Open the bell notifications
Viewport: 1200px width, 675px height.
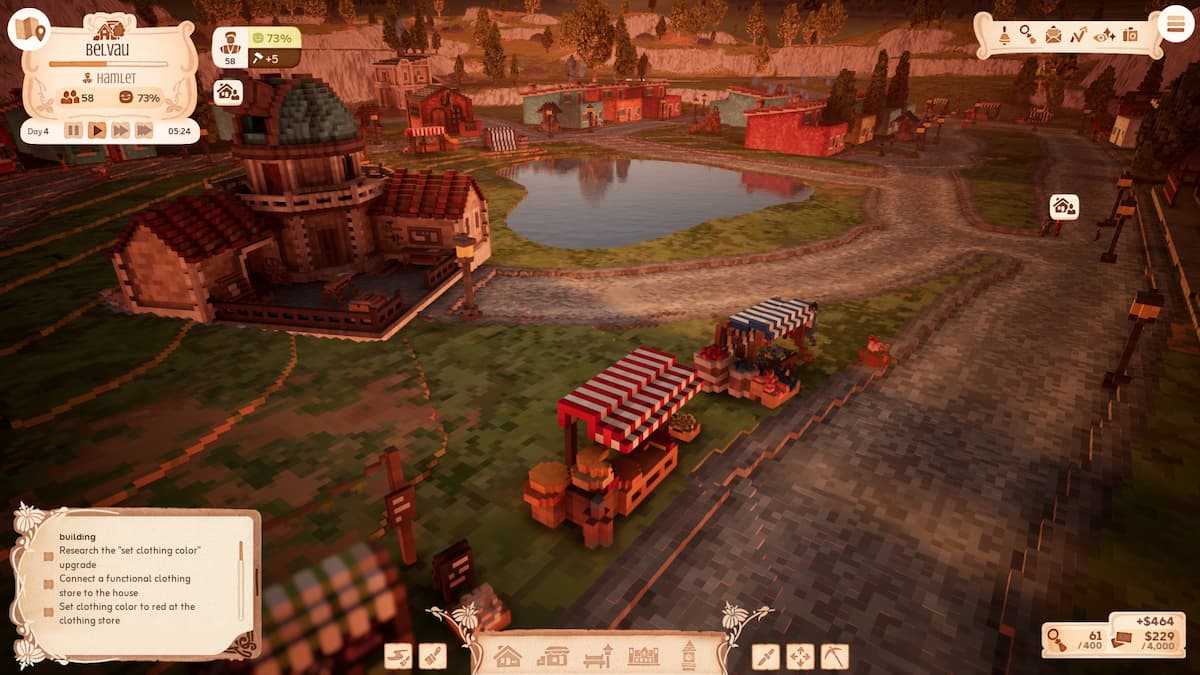pos(1004,36)
